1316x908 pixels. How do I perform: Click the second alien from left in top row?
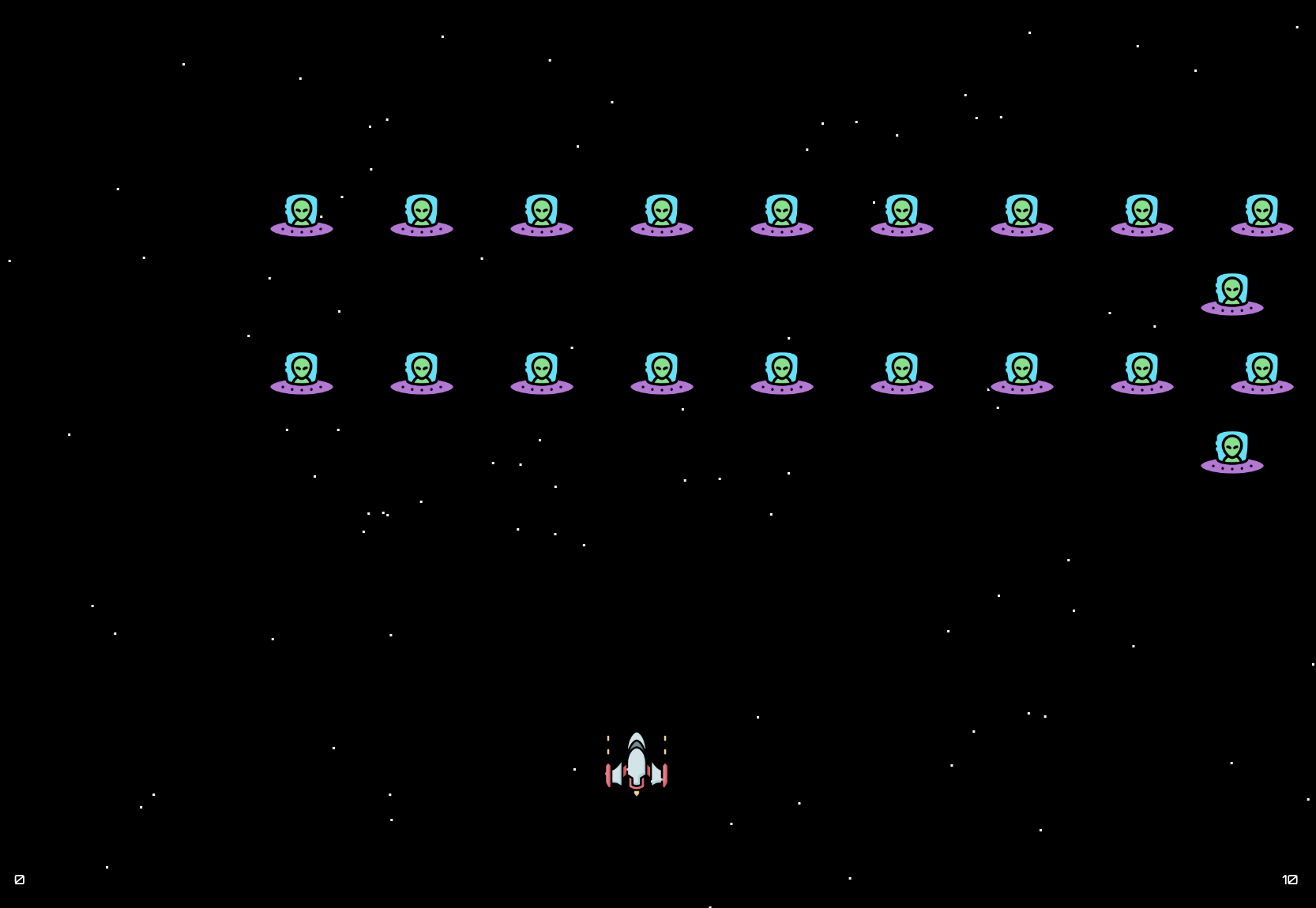(x=423, y=213)
